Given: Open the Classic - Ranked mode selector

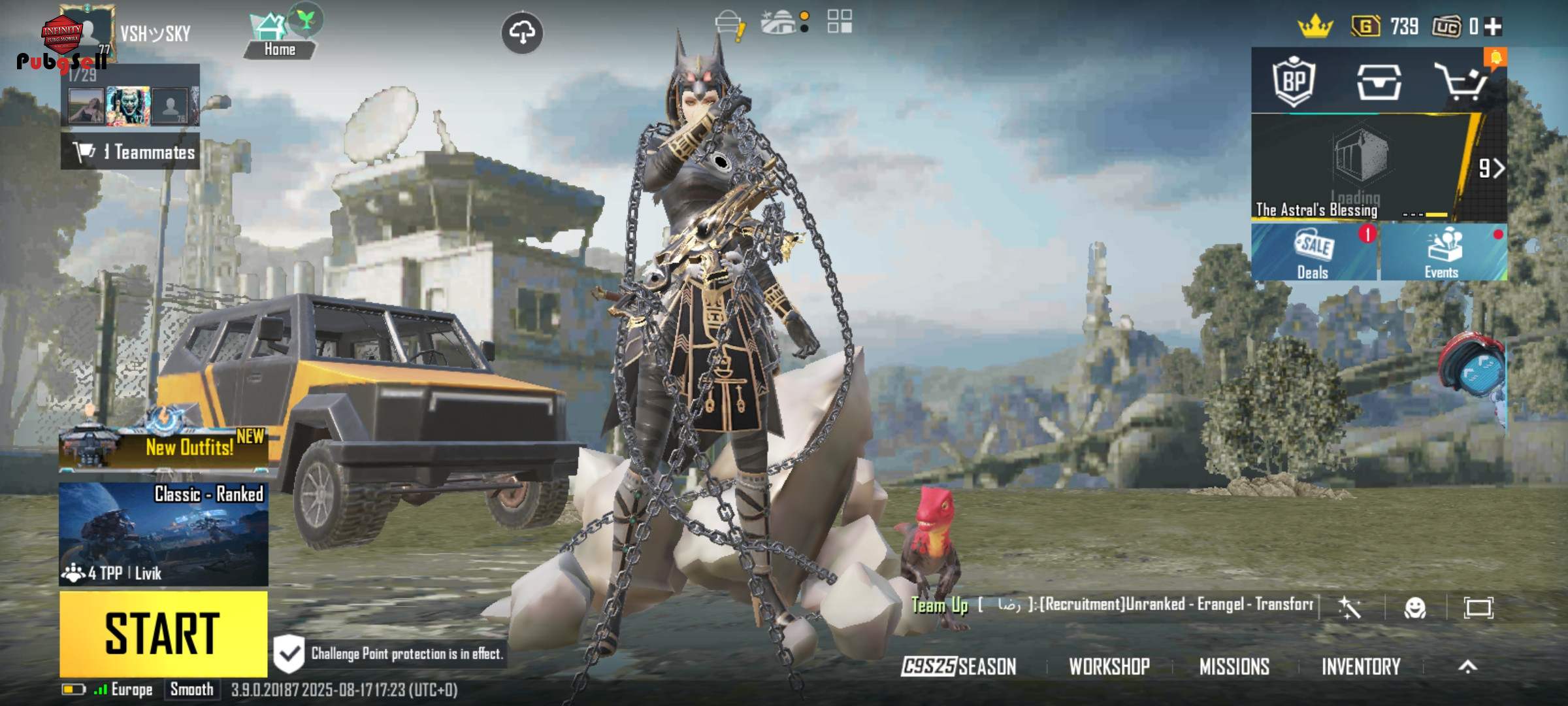Looking at the screenshot, I should pyautogui.click(x=163, y=533).
